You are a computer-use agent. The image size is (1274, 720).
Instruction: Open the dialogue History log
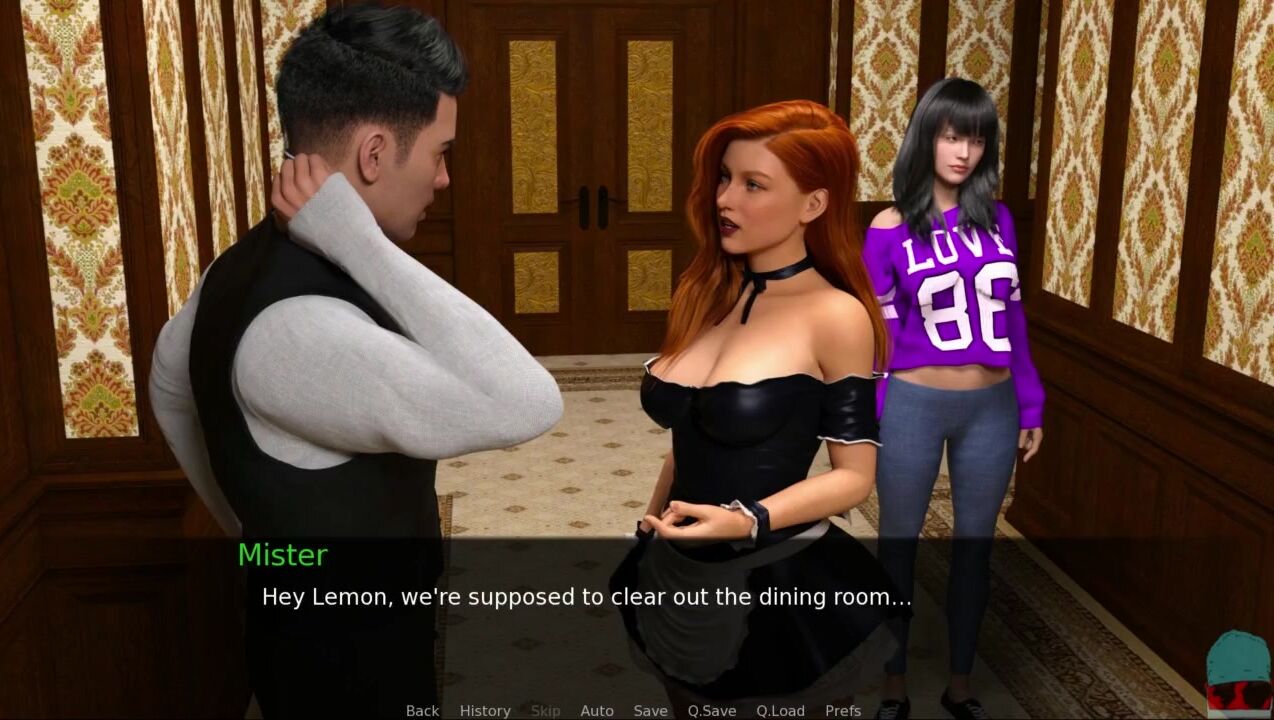(x=485, y=710)
